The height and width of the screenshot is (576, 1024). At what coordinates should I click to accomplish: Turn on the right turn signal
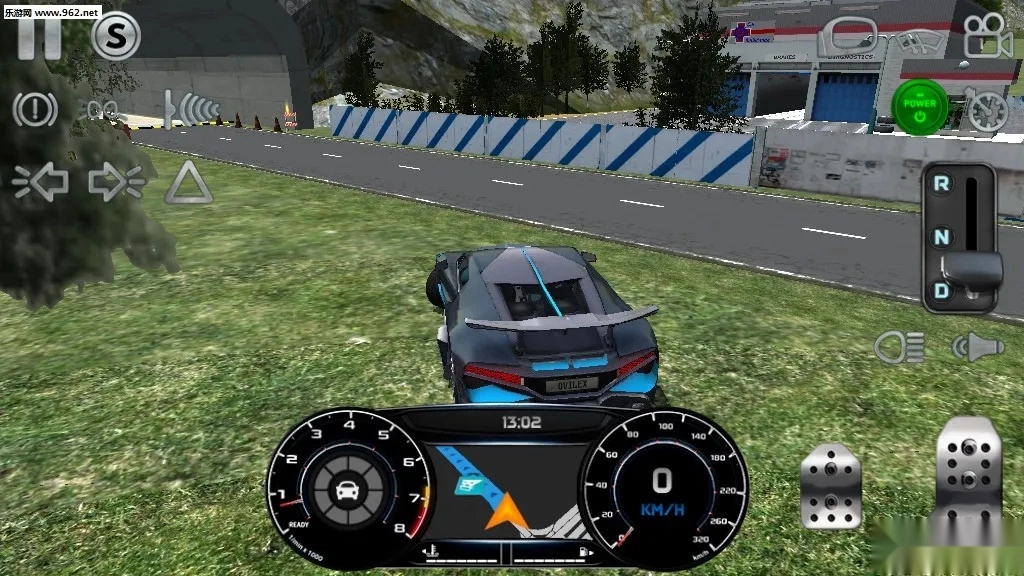(116, 182)
